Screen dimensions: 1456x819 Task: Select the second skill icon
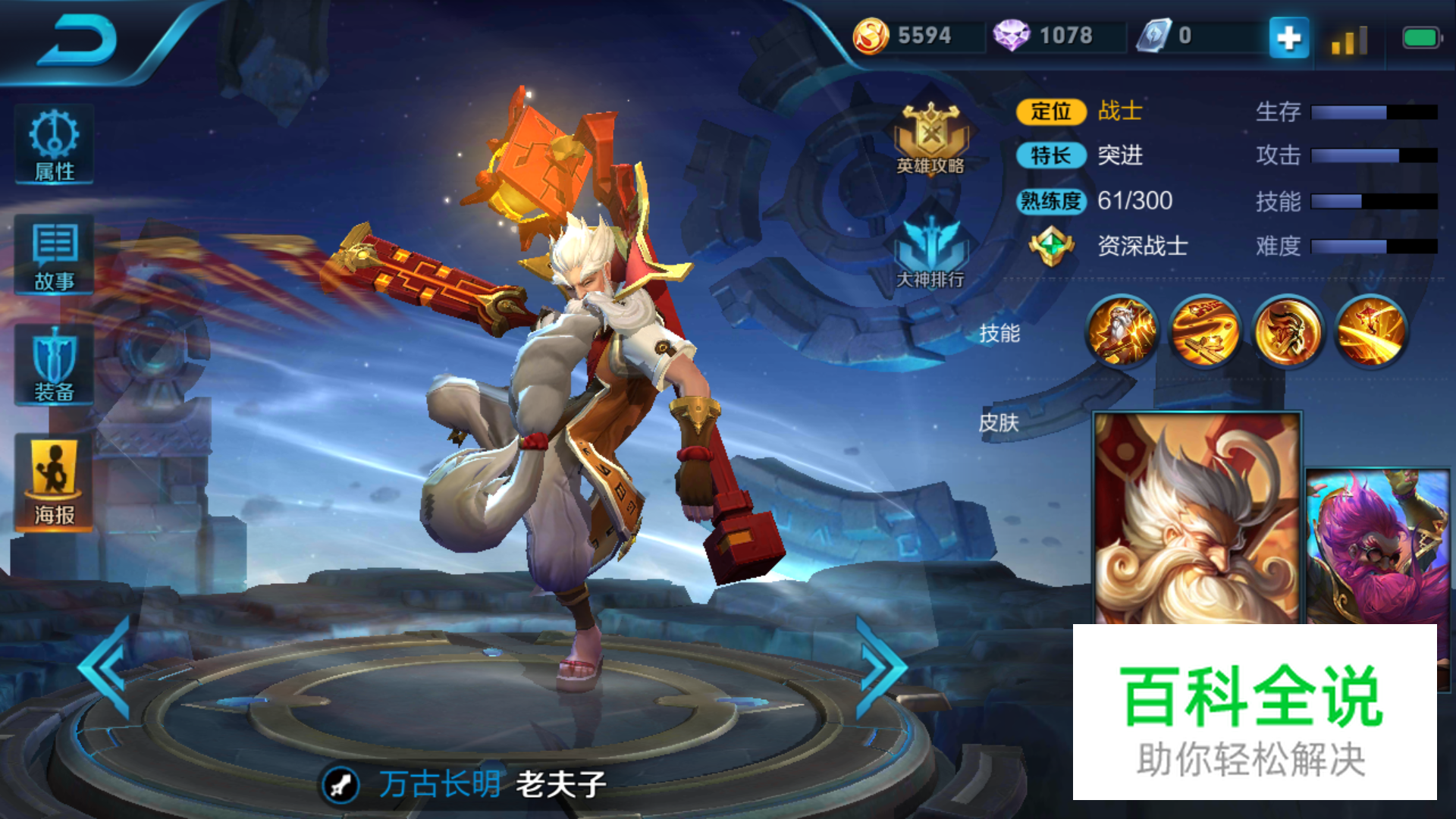click(1204, 331)
